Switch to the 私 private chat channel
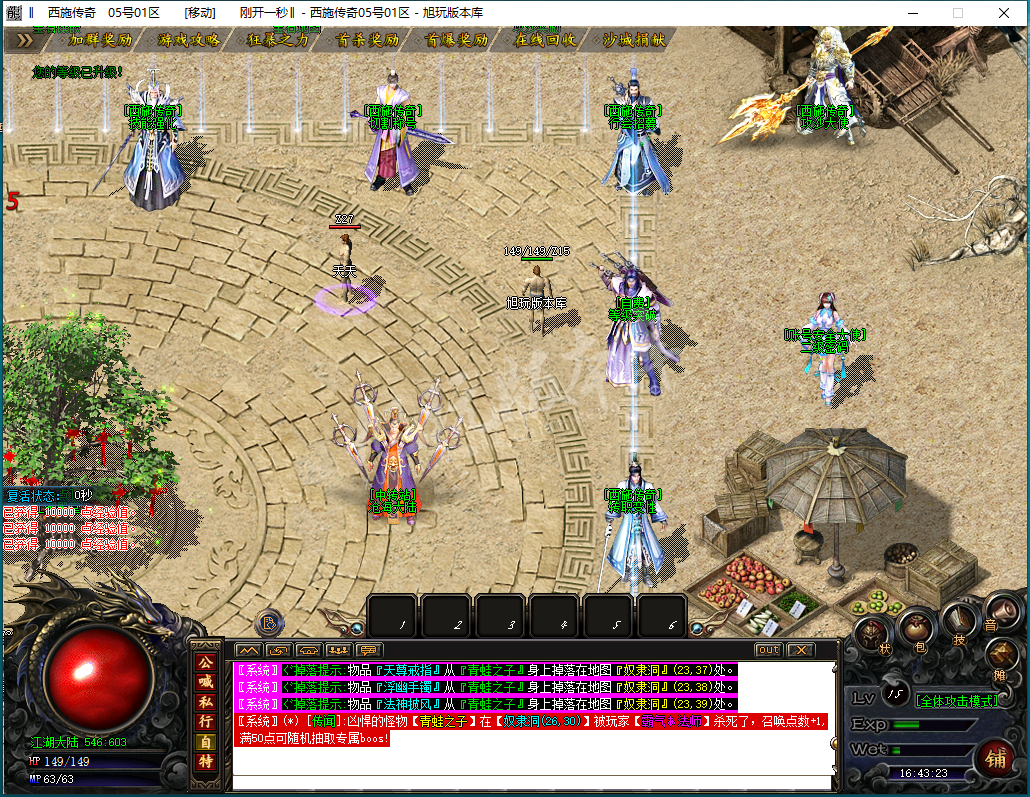 tap(205, 702)
